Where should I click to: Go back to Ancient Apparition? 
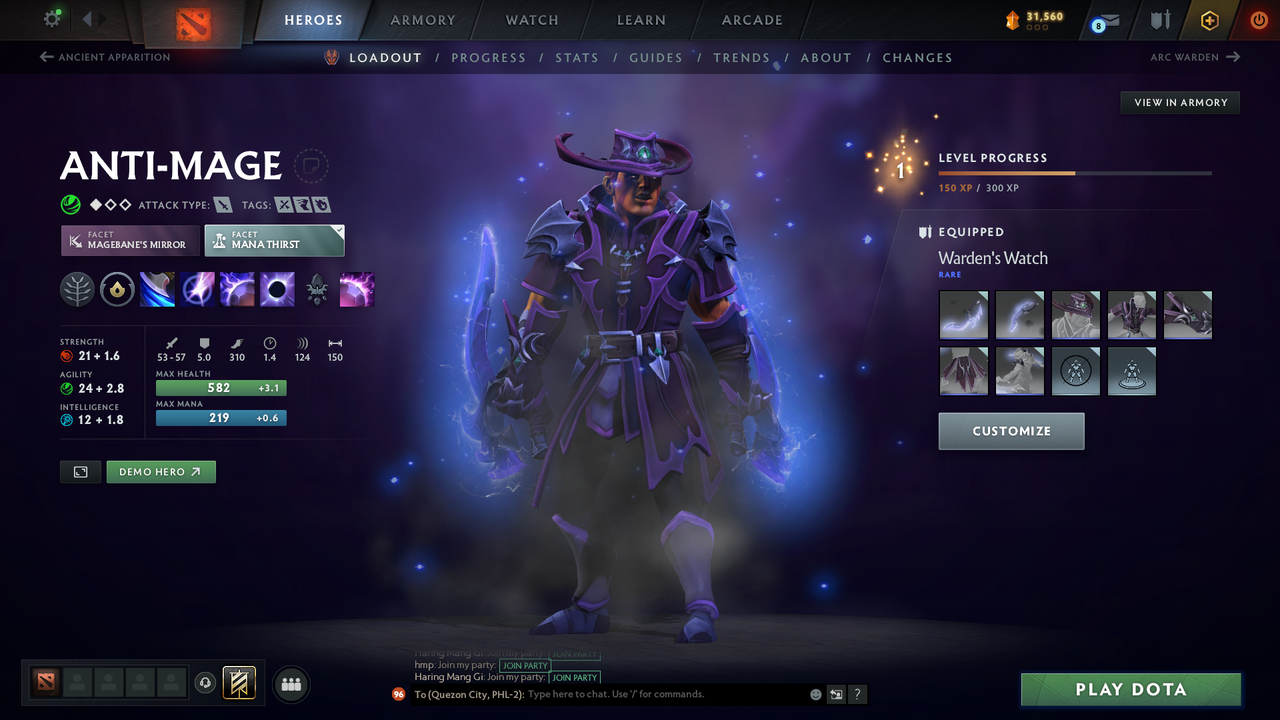tap(104, 57)
